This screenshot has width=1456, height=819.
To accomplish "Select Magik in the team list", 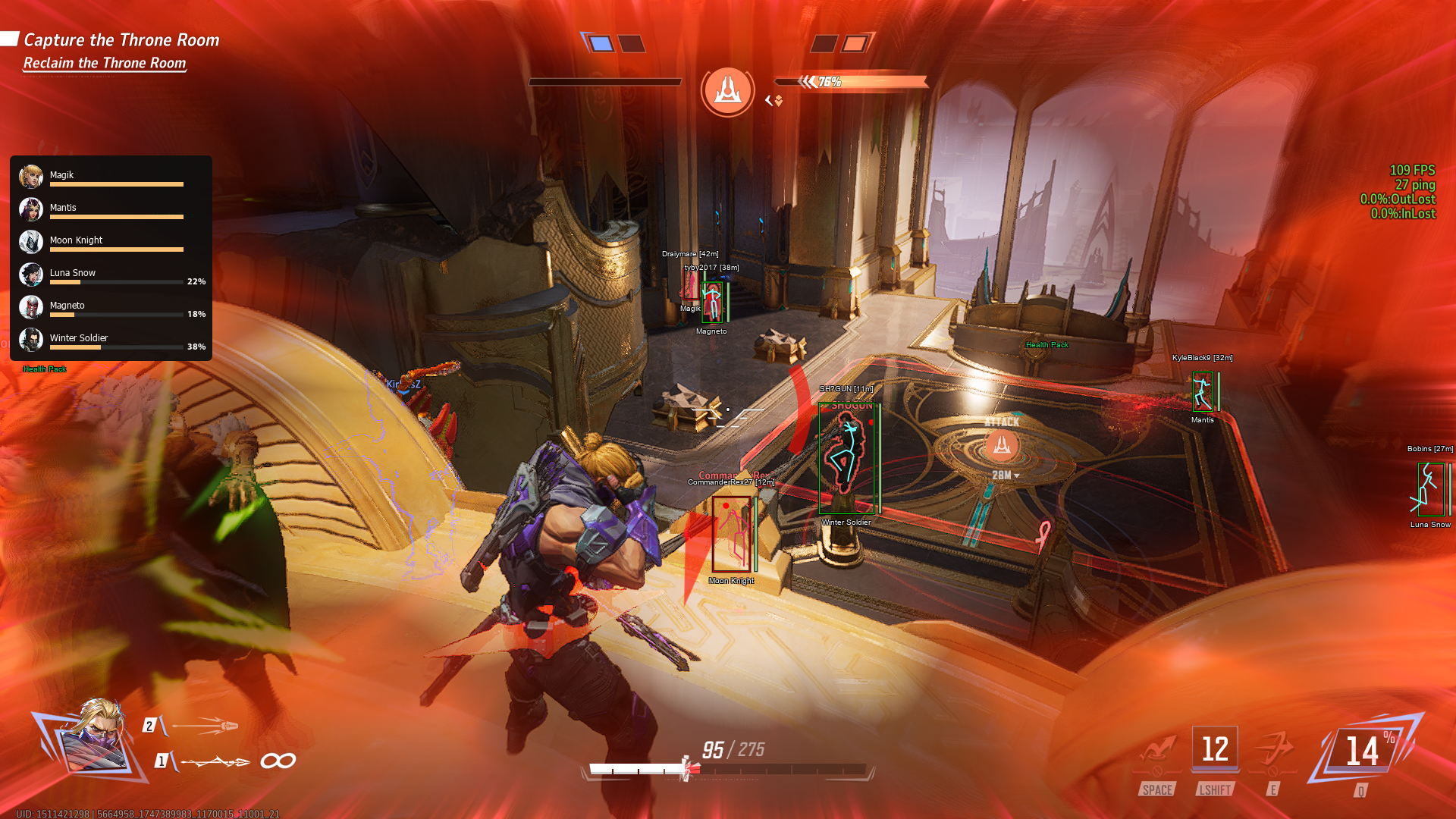I will pos(111,177).
